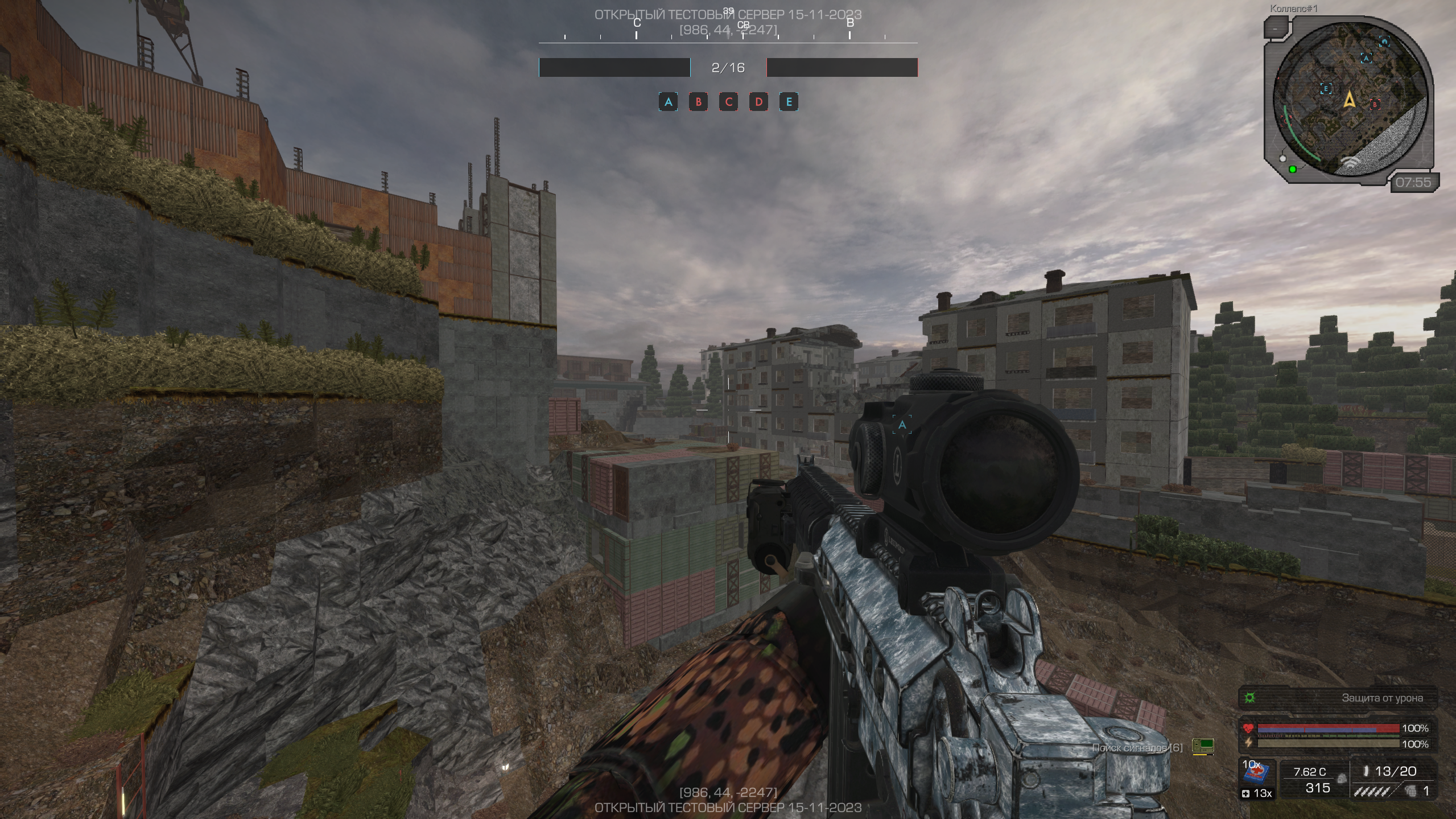Click the red C point indicator below score

tap(728, 102)
